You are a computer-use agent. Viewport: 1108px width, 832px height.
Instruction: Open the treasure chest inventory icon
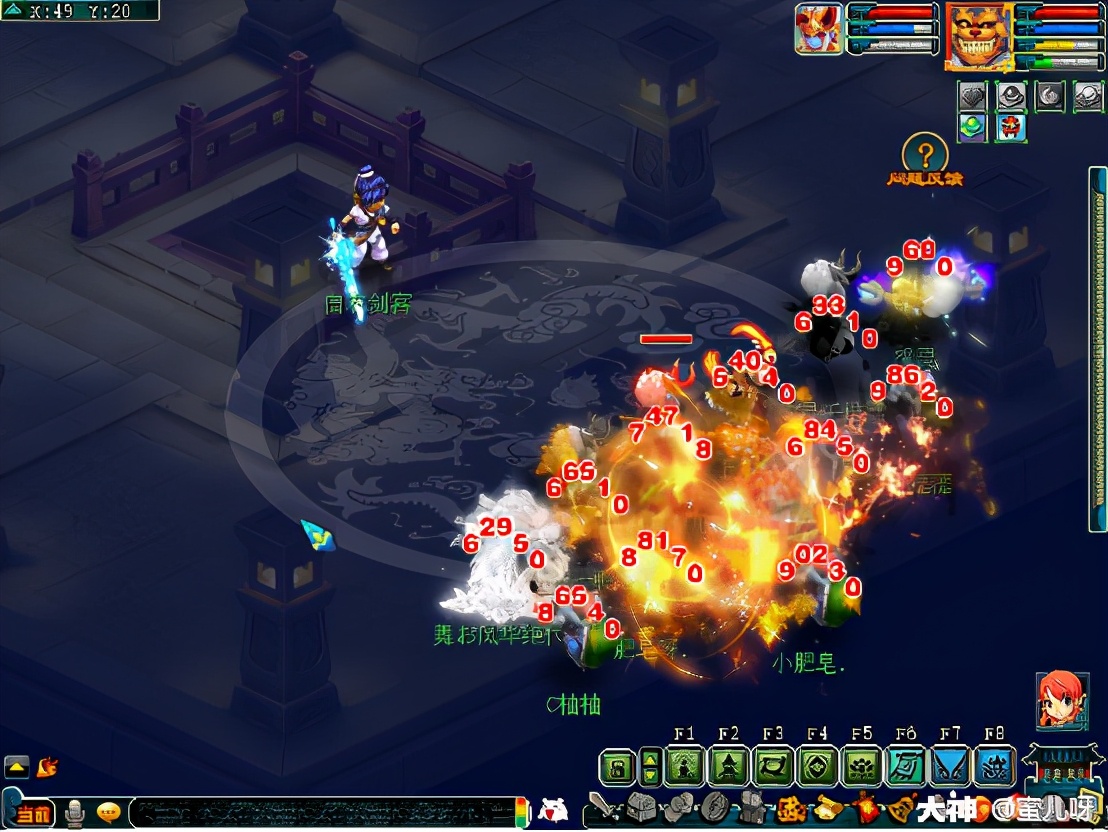641,806
